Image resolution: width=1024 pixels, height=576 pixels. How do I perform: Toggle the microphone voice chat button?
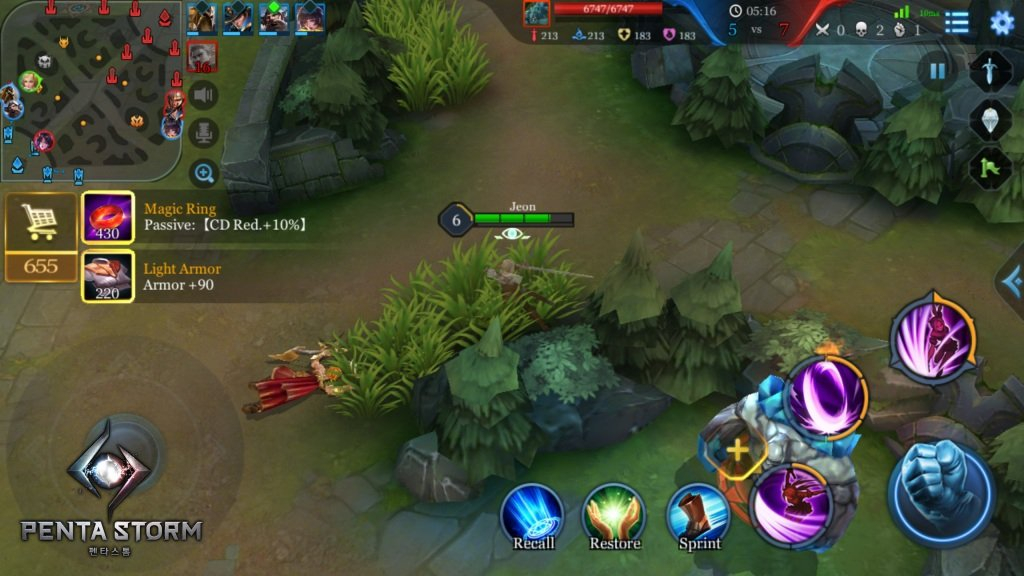[204, 133]
